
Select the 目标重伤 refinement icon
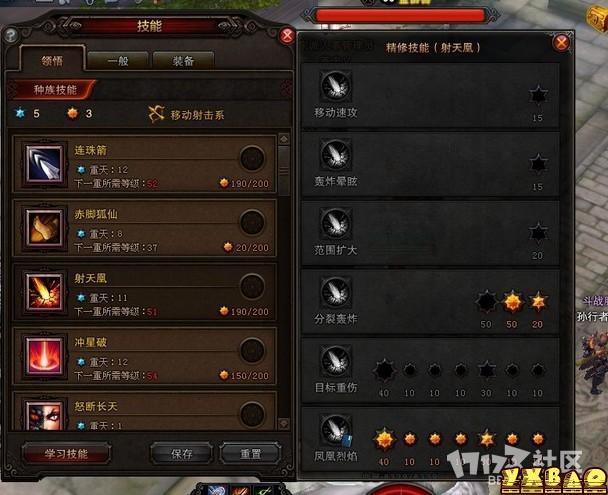332,361
